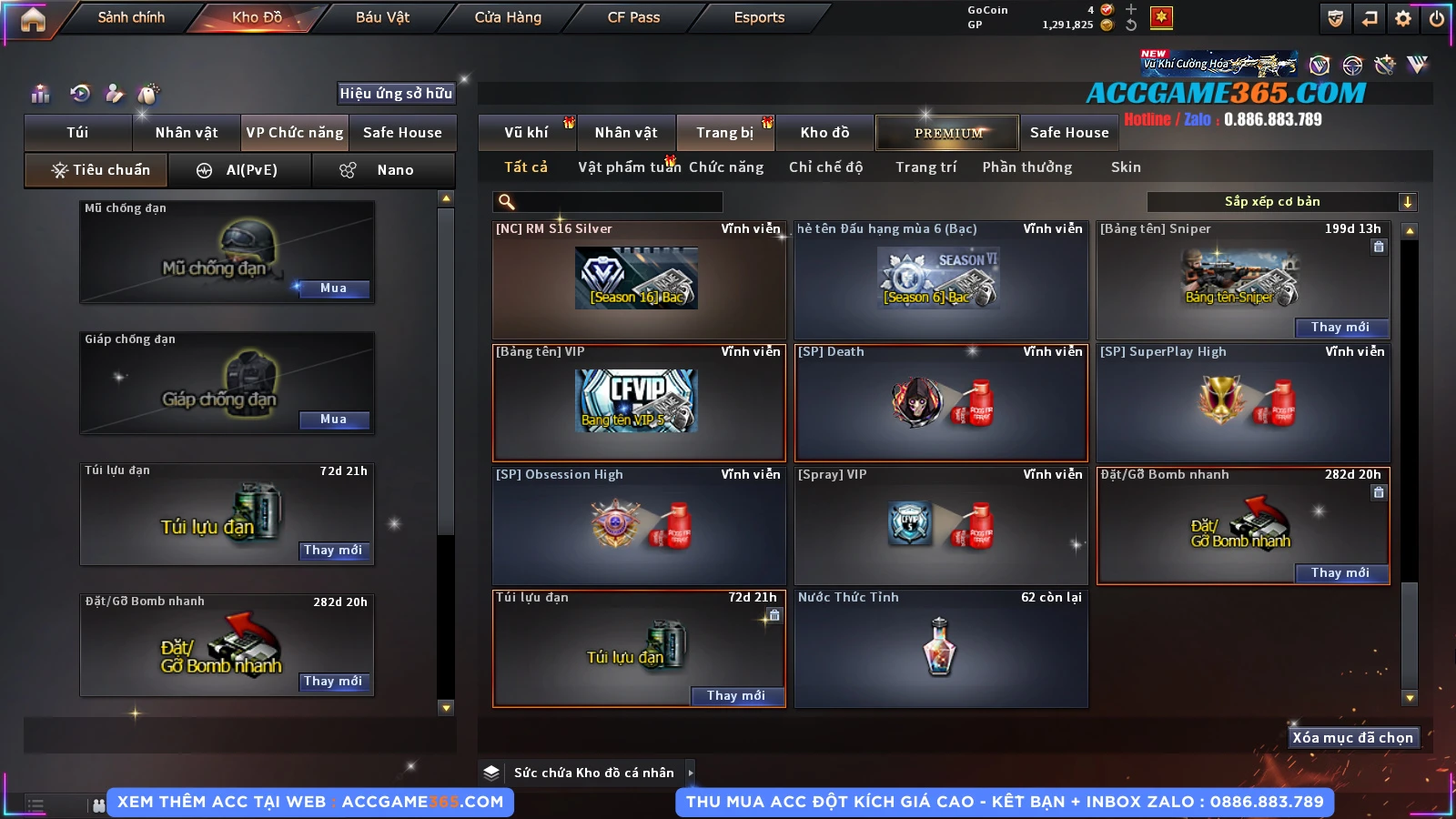The image size is (1456, 819).
Task: Open the Sắp xếp cơ bản dropdown
Action: [x=1281, y=202]
